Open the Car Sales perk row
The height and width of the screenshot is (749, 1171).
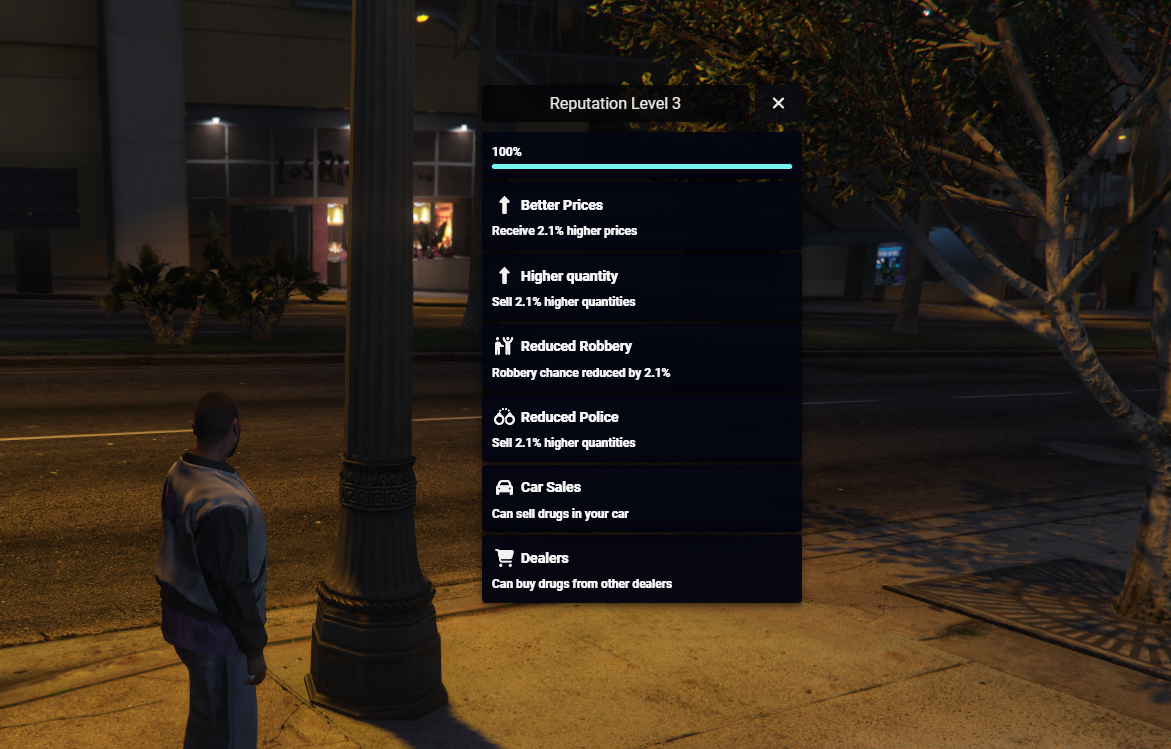[641, 499]
